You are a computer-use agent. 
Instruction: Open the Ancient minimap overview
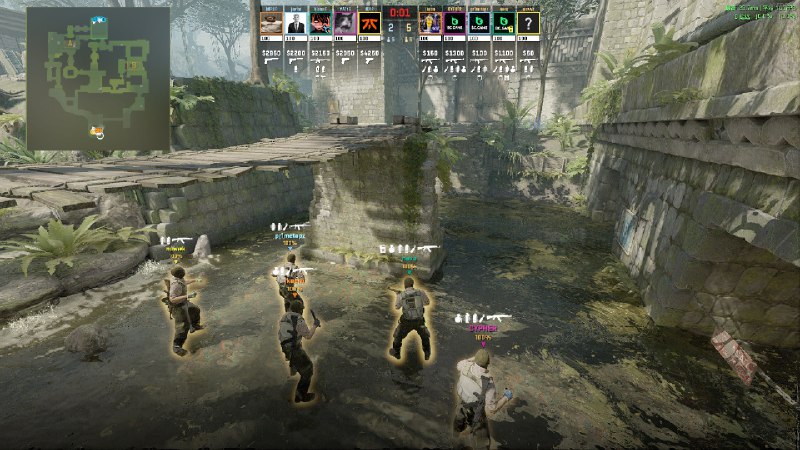[x=98, y=79]
